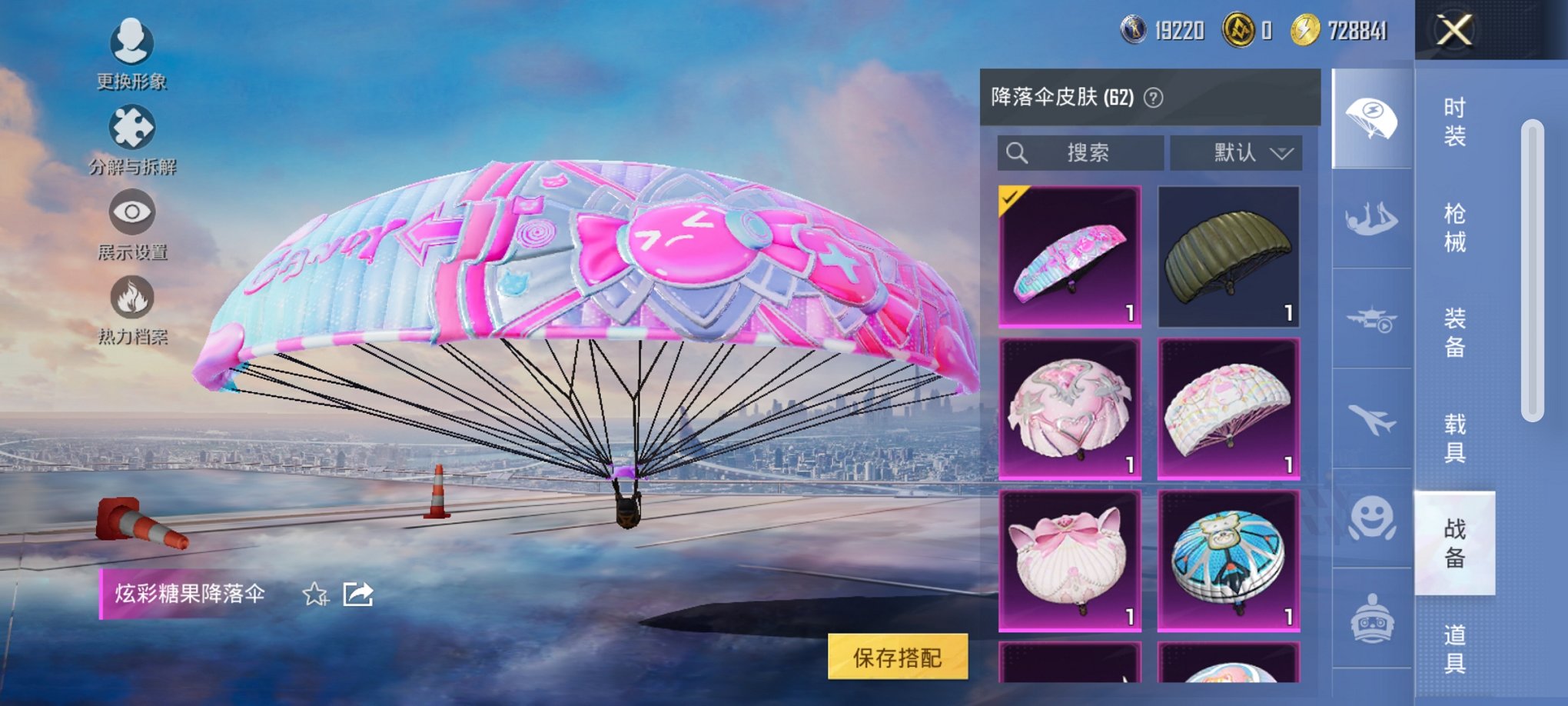Image resolution: width=1568 pixels, height=706 pixels.
Task: Open the 默认 sort order dropdown
Action: [1236, 152]
